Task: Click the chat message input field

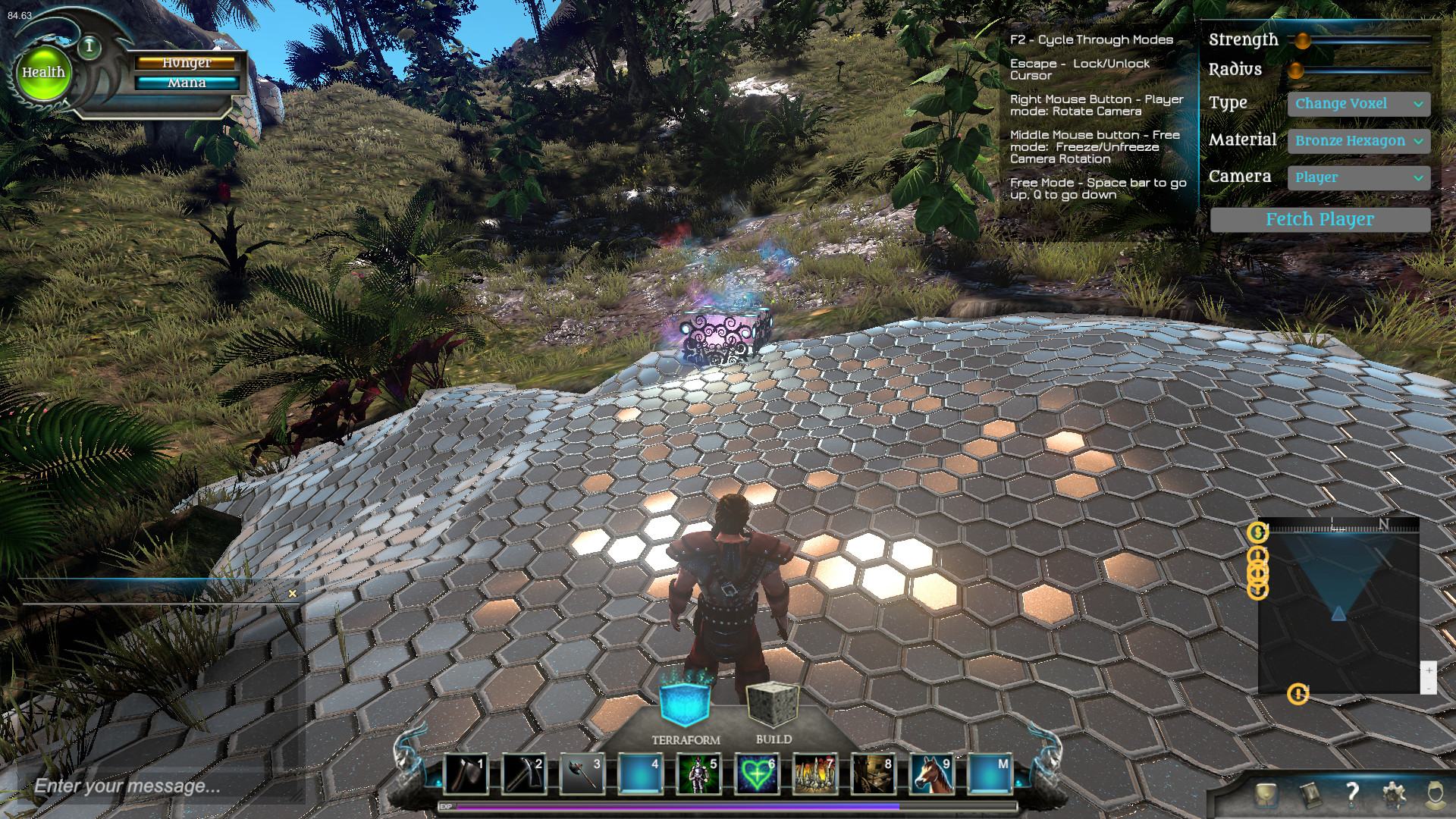Action: (x=152, y=786)
